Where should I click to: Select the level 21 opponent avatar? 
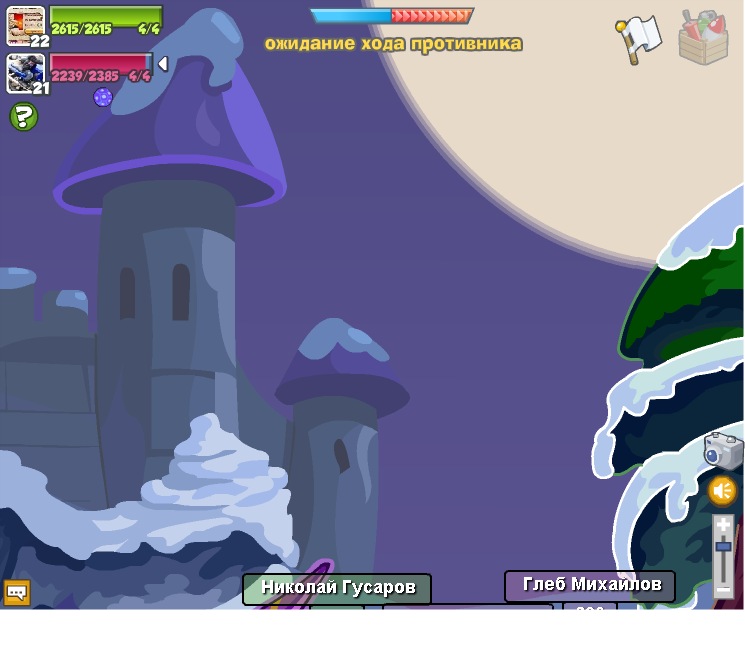point(25,72)
